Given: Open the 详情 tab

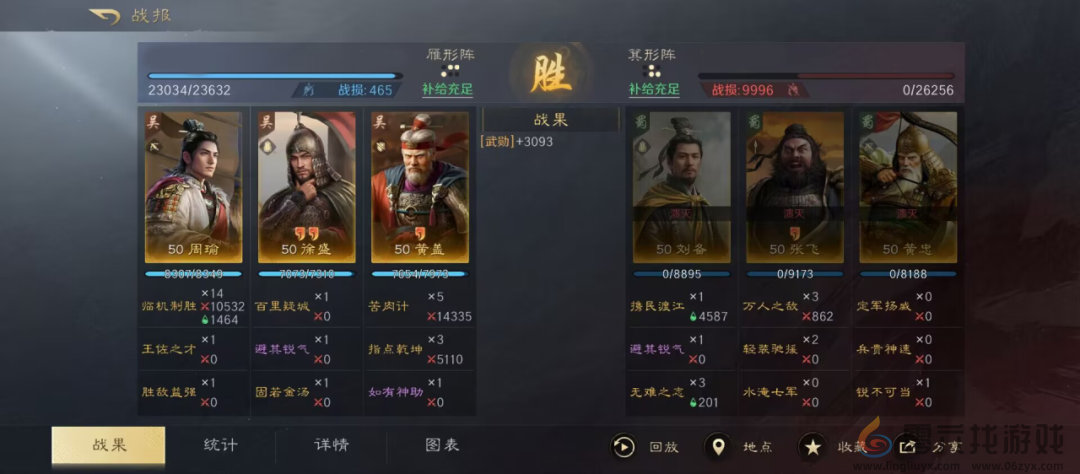Looking at the screenshot, I should (332, 445).
